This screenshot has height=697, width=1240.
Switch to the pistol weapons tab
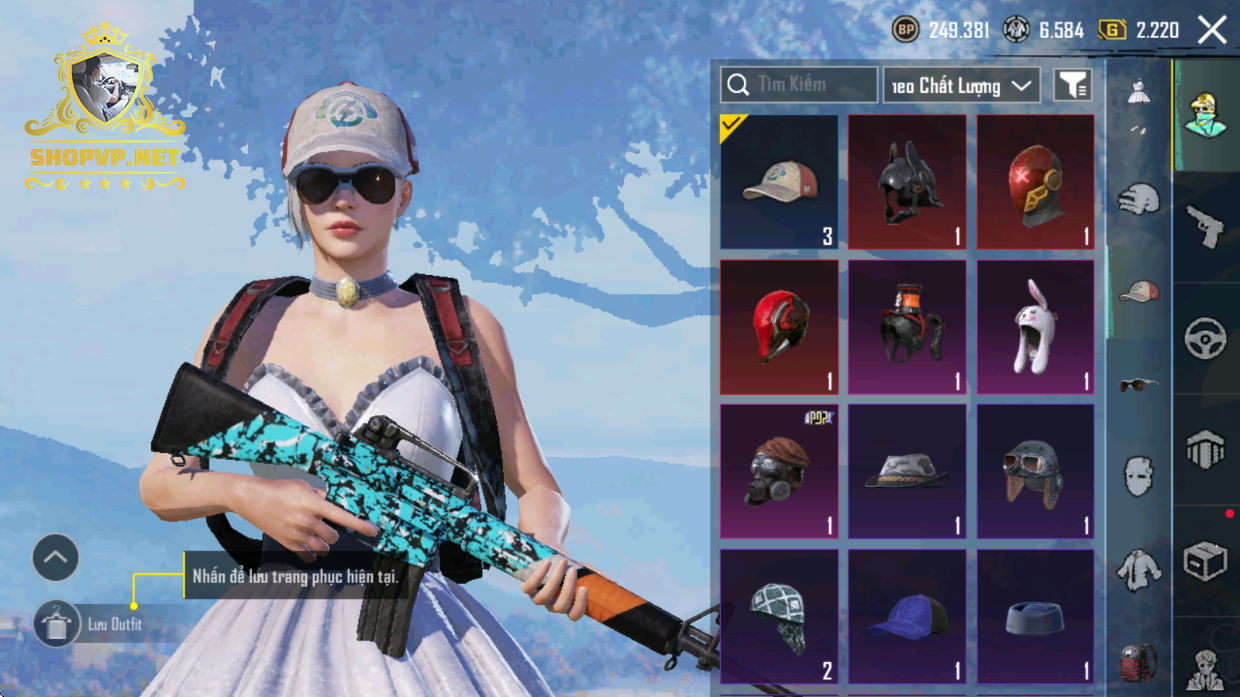(1205, 226)
